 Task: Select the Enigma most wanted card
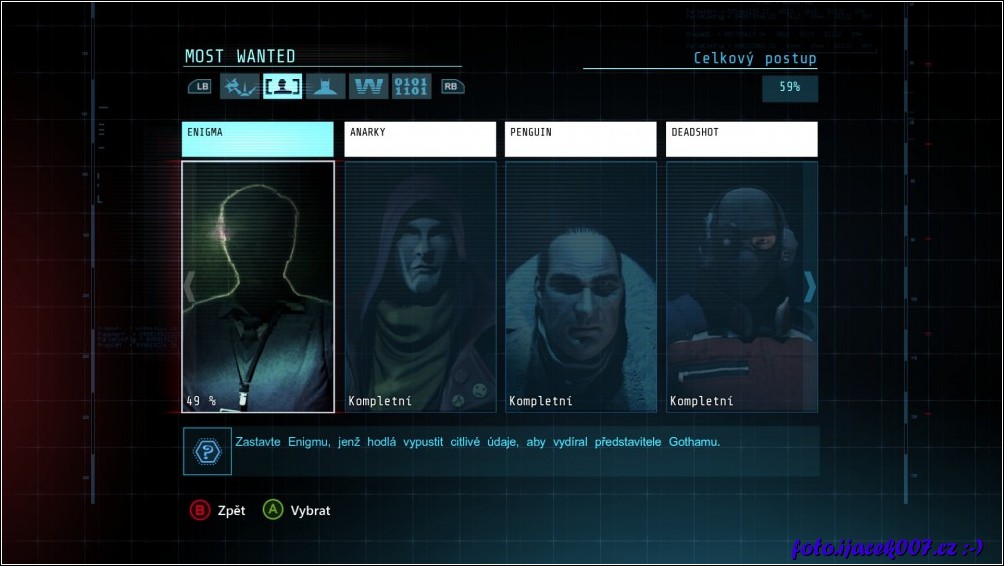pyautogui.click(x=258, y=286)
